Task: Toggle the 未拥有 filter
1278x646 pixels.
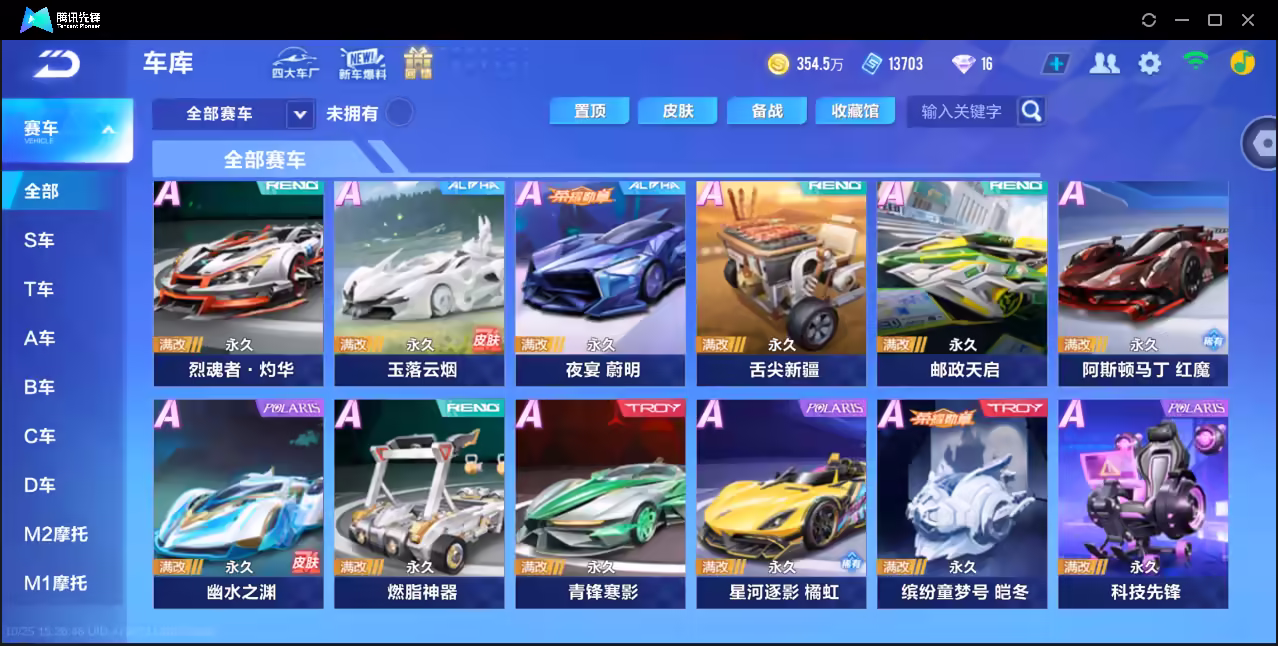Action: point(400,112)
